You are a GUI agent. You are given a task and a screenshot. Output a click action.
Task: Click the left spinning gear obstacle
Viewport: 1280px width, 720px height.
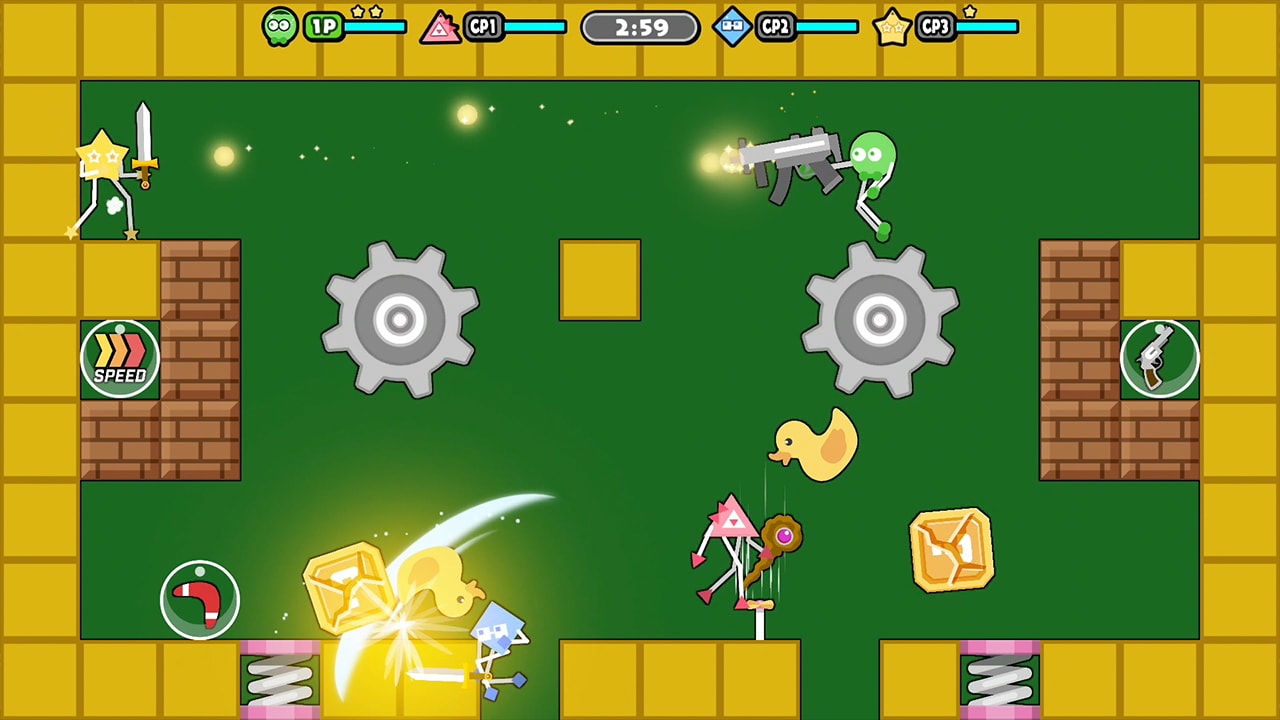click(x=400, y=320)
